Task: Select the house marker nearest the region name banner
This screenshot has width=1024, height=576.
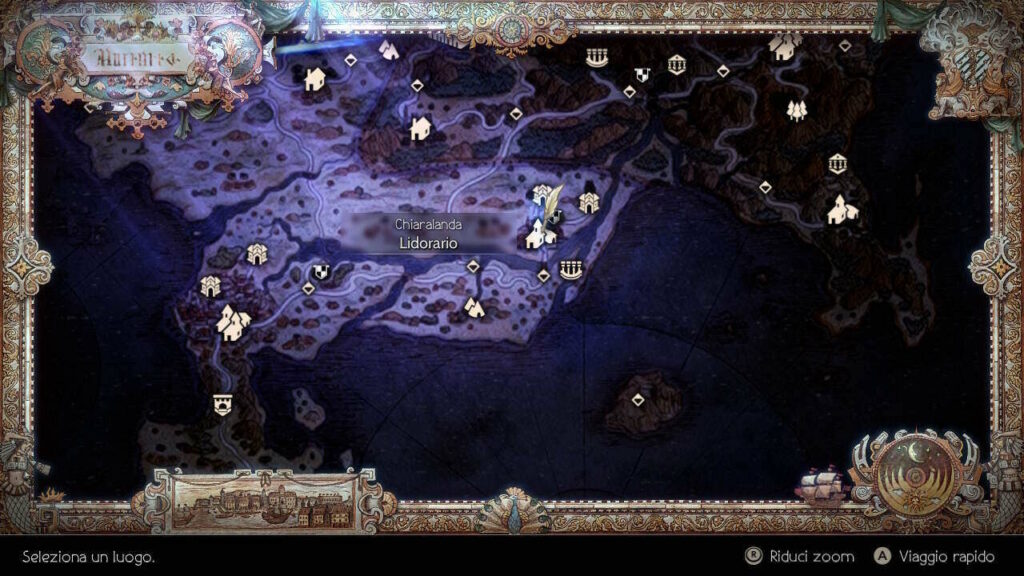Action: 315,77
